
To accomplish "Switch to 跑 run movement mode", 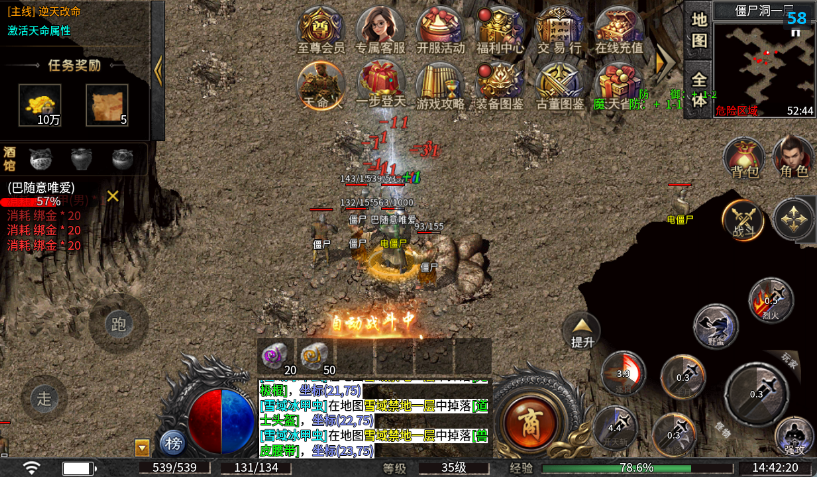I will pos(119,325).
